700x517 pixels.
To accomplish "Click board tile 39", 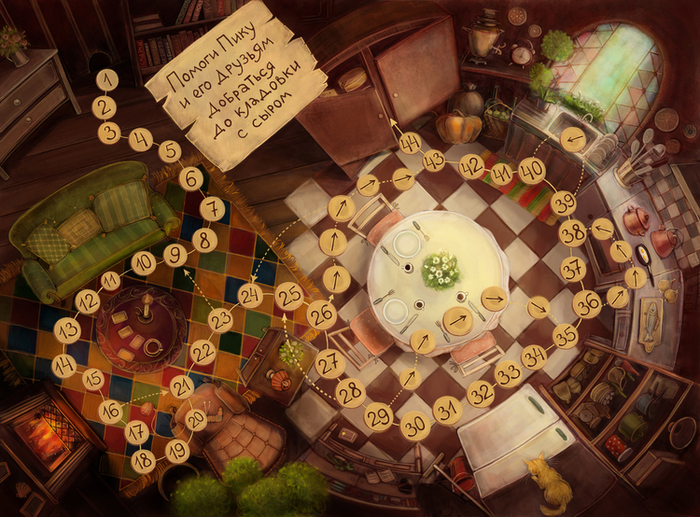I will 564,203.
